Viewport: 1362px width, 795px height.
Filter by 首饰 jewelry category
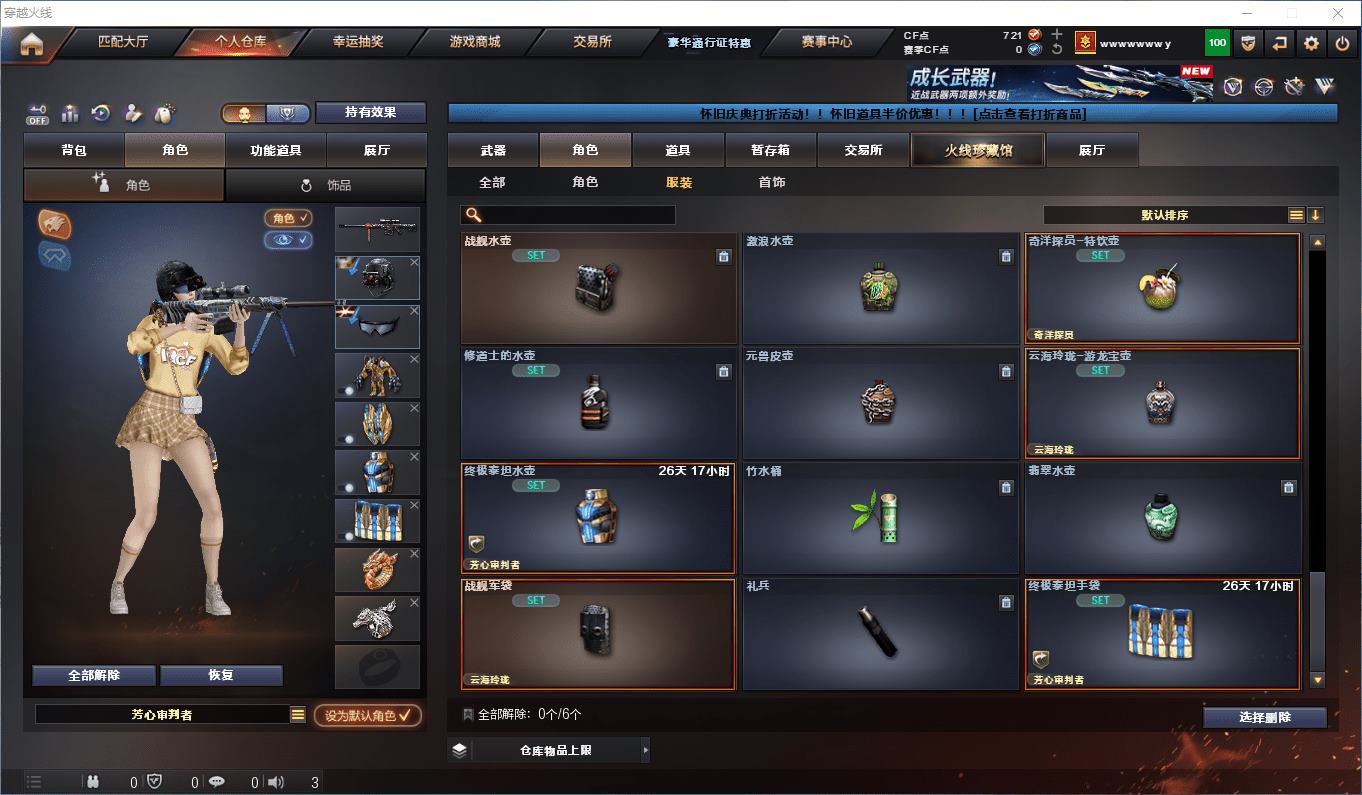point(771,182)
